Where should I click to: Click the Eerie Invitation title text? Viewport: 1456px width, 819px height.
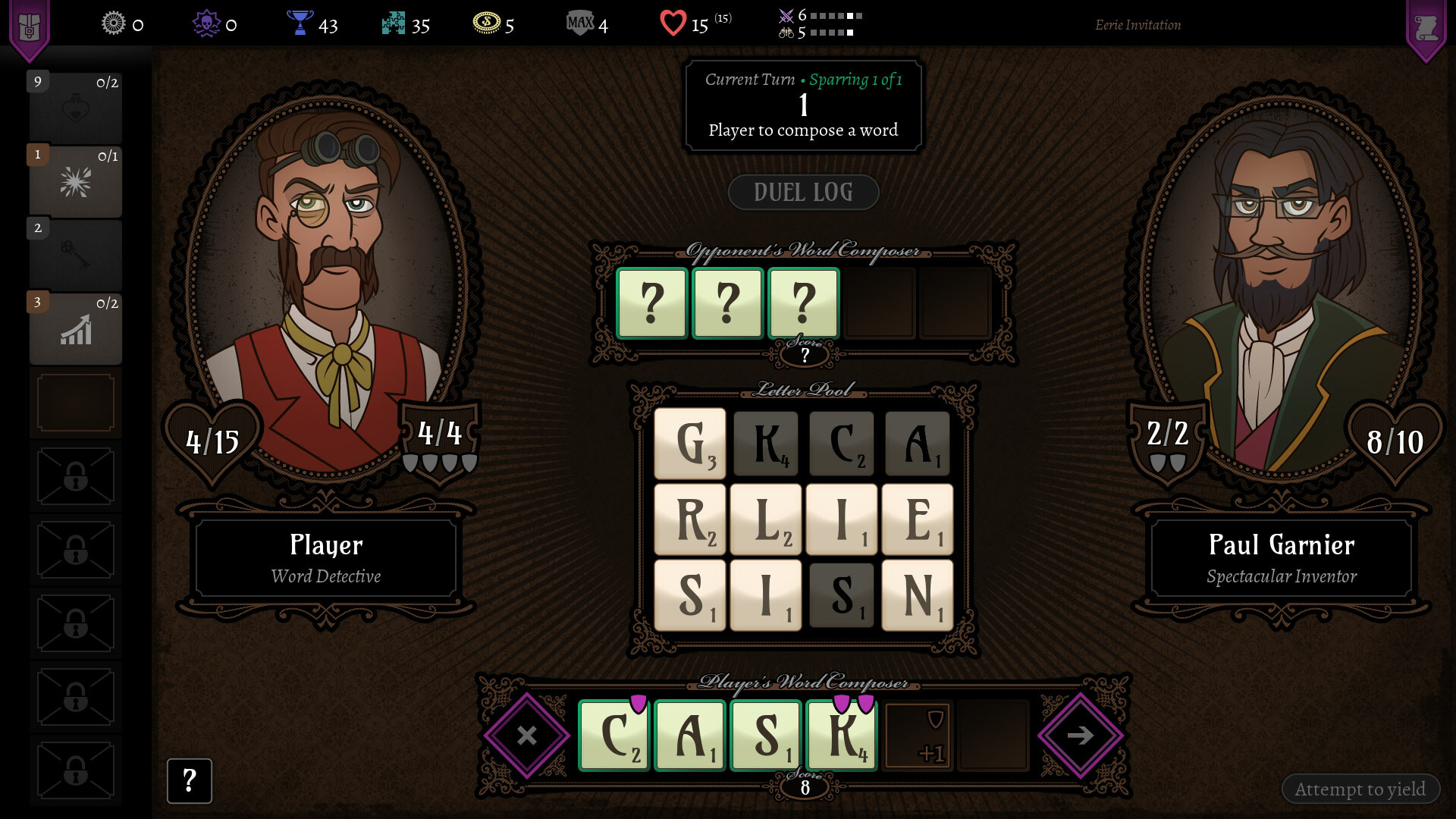(1137, 24)
